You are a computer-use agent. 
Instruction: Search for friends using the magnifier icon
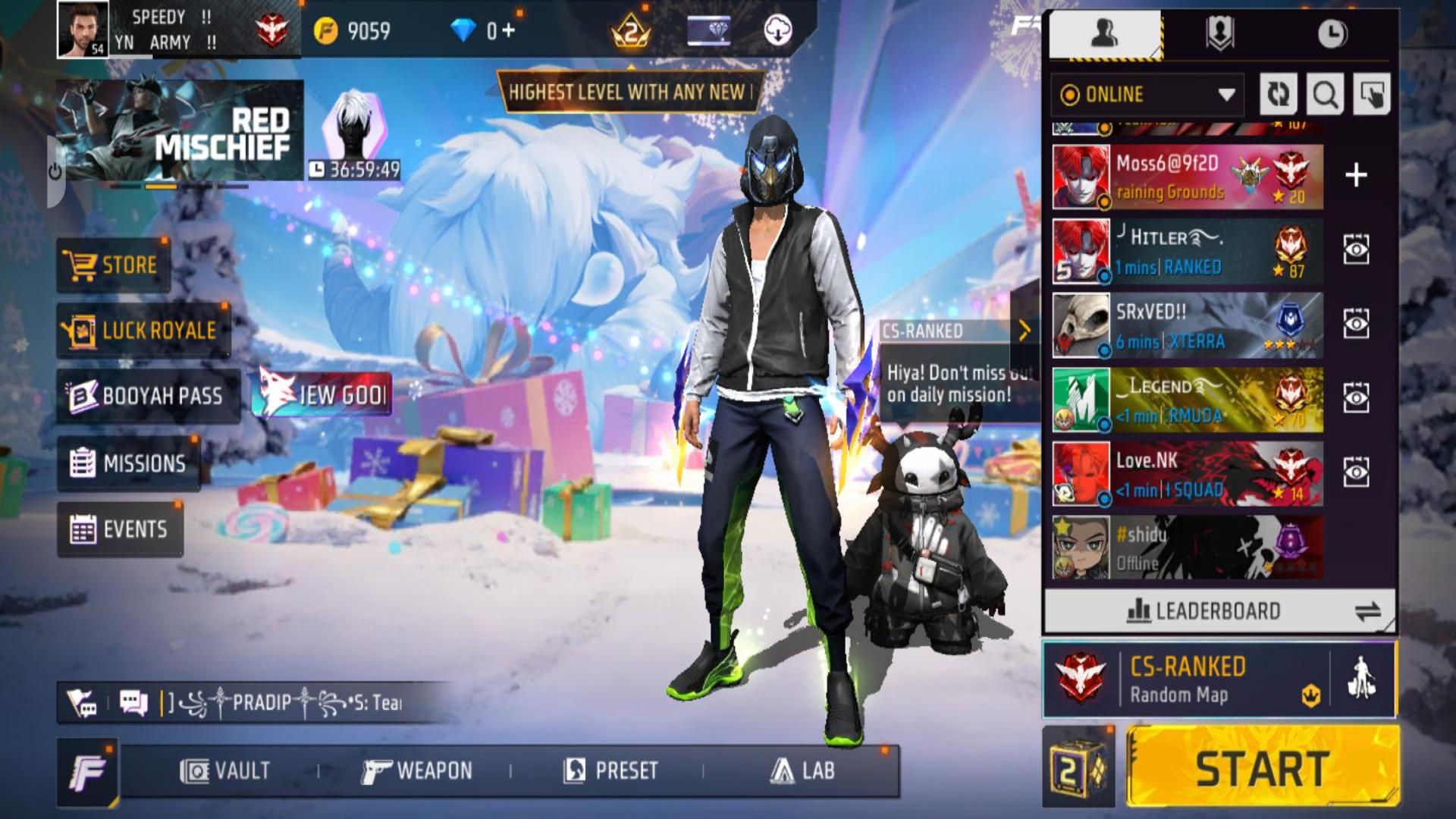point(1324,95)
